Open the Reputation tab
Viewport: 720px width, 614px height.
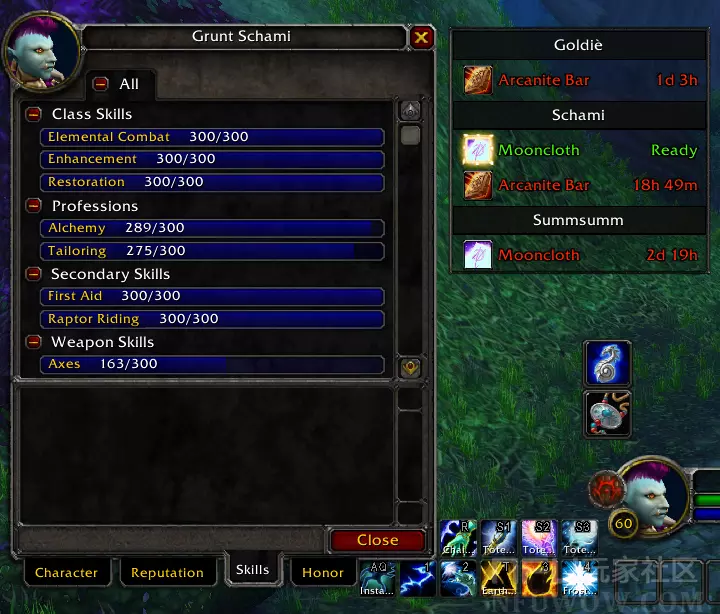tap(167, 573)
